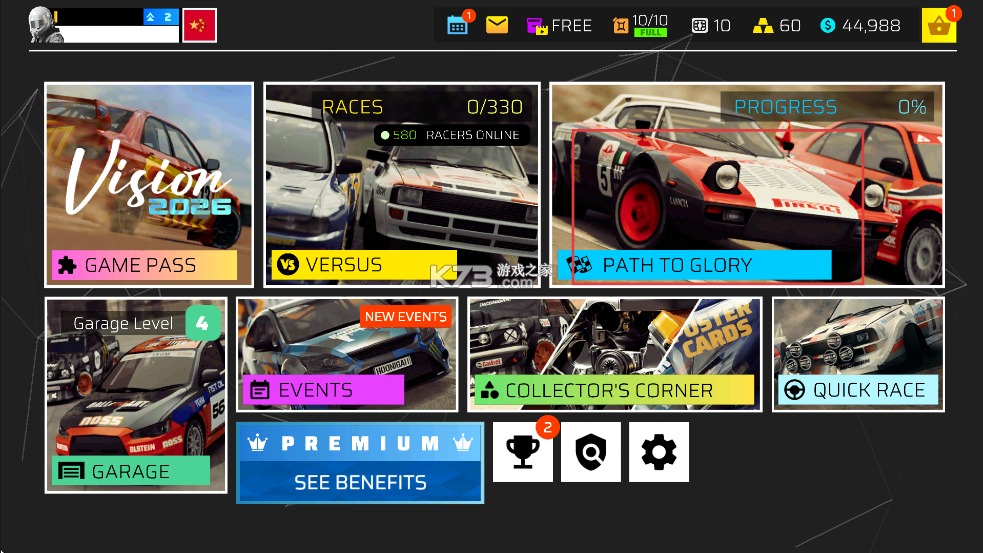Tap the cash balance counter
The width and height of the screenshot is (983, 553).
click(x=860, y=25)
